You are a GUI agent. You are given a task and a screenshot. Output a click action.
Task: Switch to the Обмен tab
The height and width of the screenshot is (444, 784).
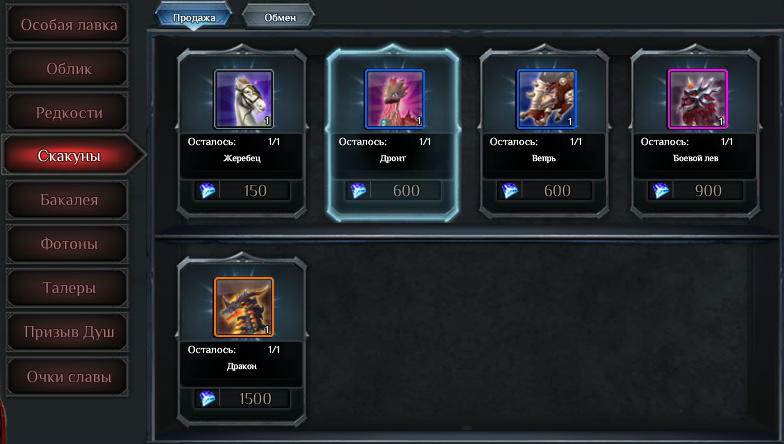[x=279, y=17]
